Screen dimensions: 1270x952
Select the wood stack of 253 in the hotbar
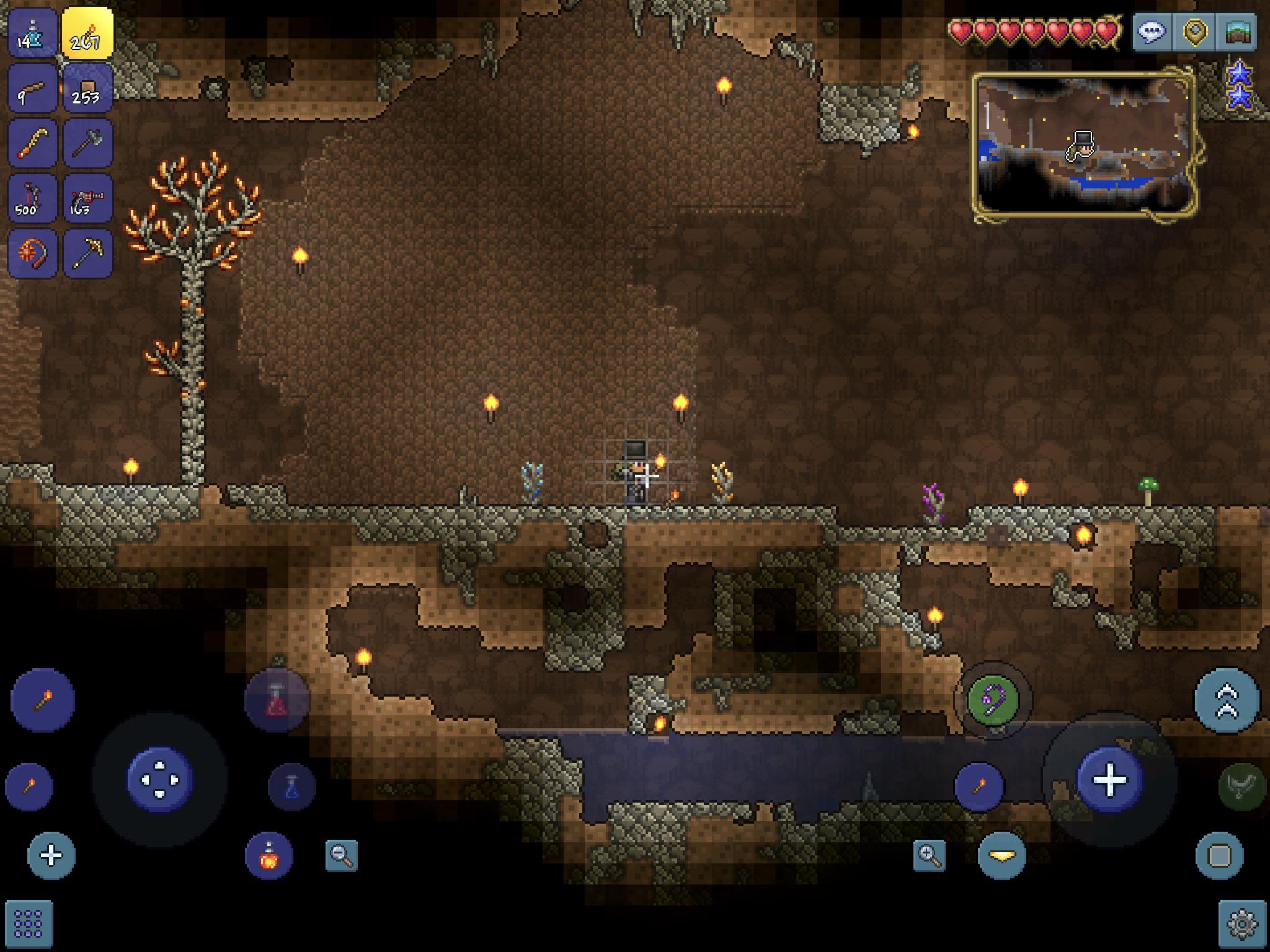(87, 87)
